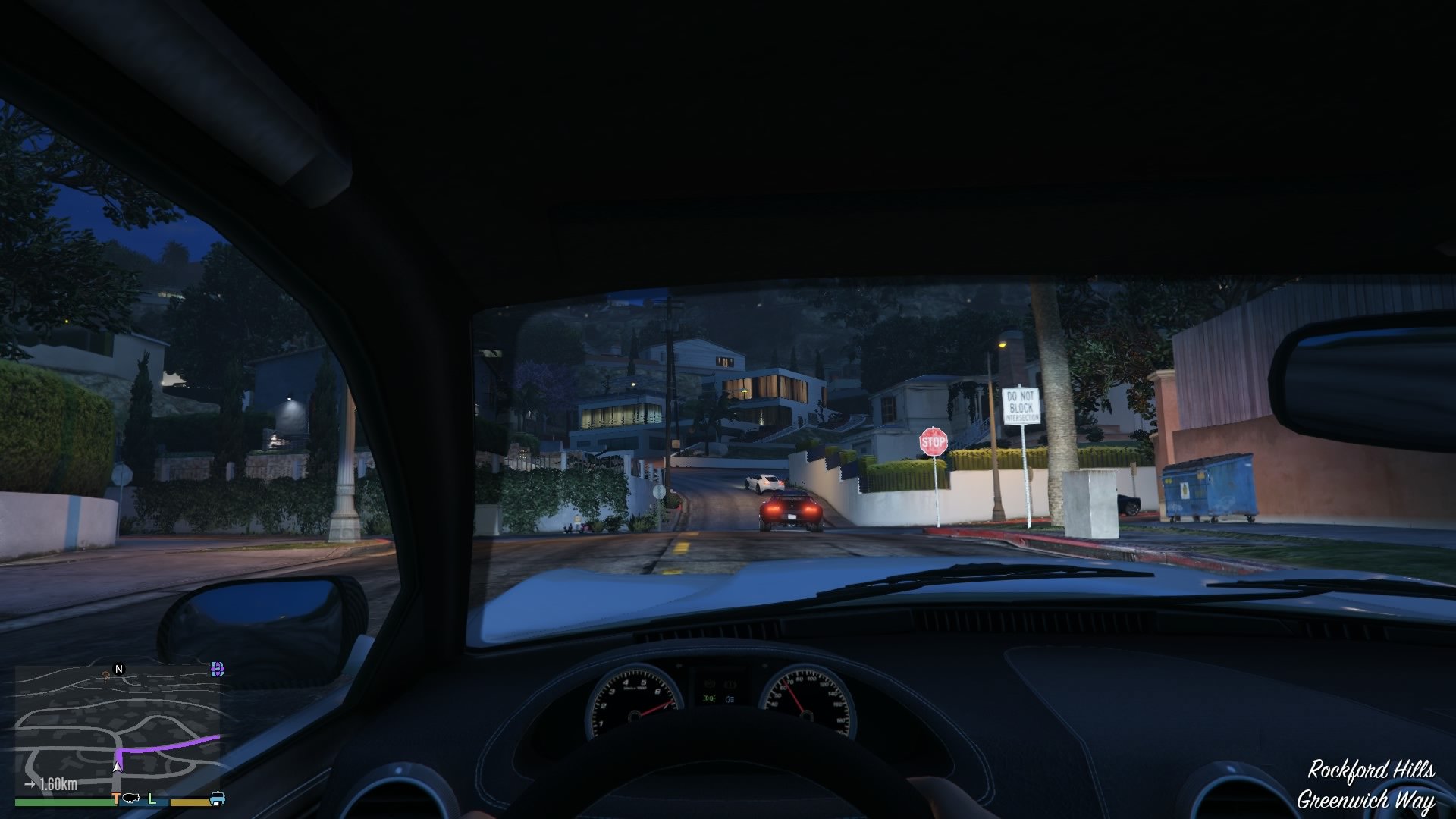This screenshot has width=1456, height=819.
Task: Click the white player arrow on the minimap
Action: [x=118, y=767]
